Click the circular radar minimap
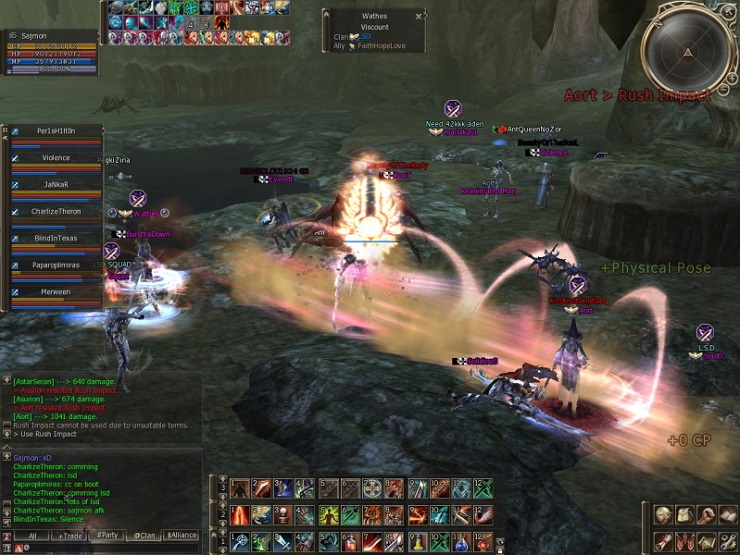 pyautogui.click(x=687, y=51)
